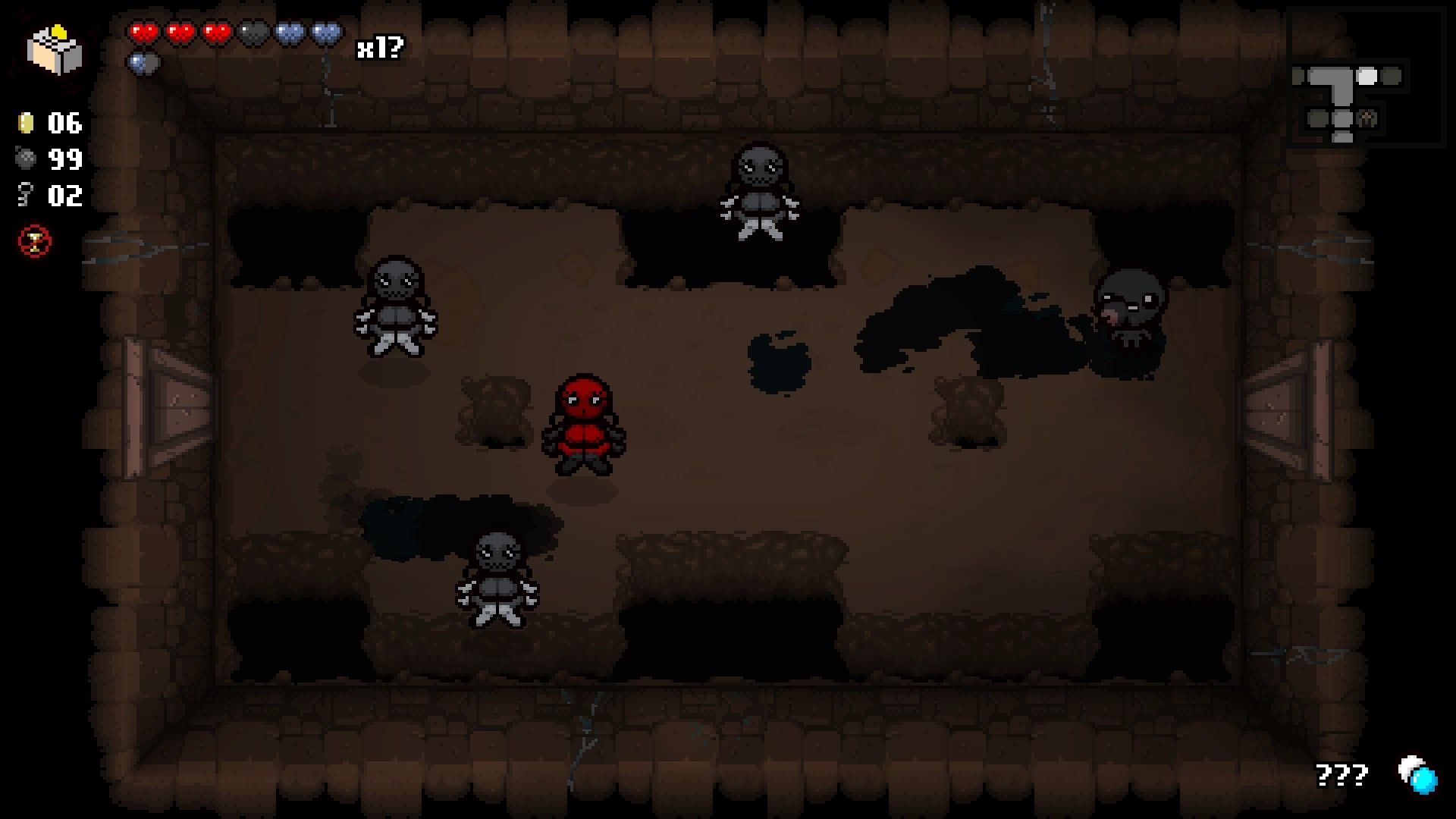Click the coin icon next to the 06 counter
1456x819 pixels.
point(25,124)
